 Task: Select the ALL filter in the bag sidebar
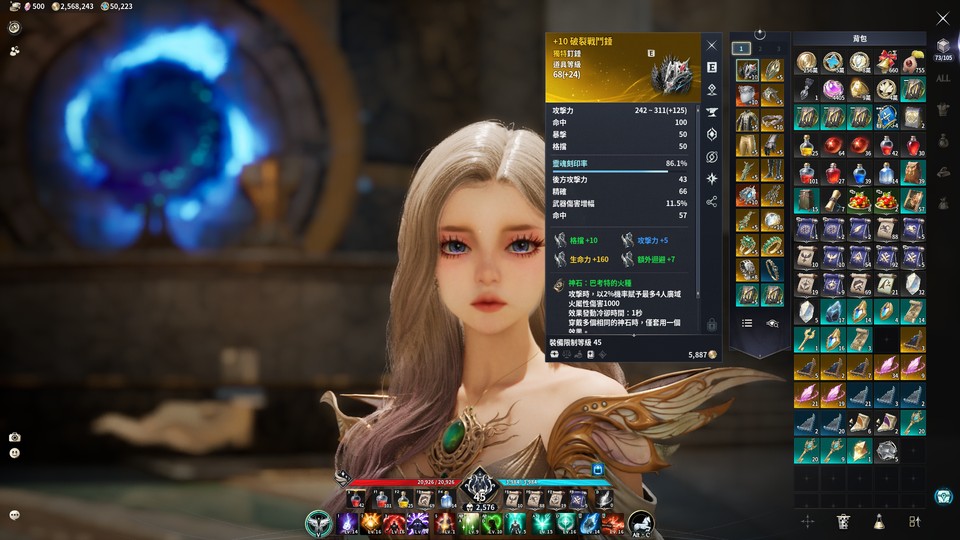pos(943,77)
